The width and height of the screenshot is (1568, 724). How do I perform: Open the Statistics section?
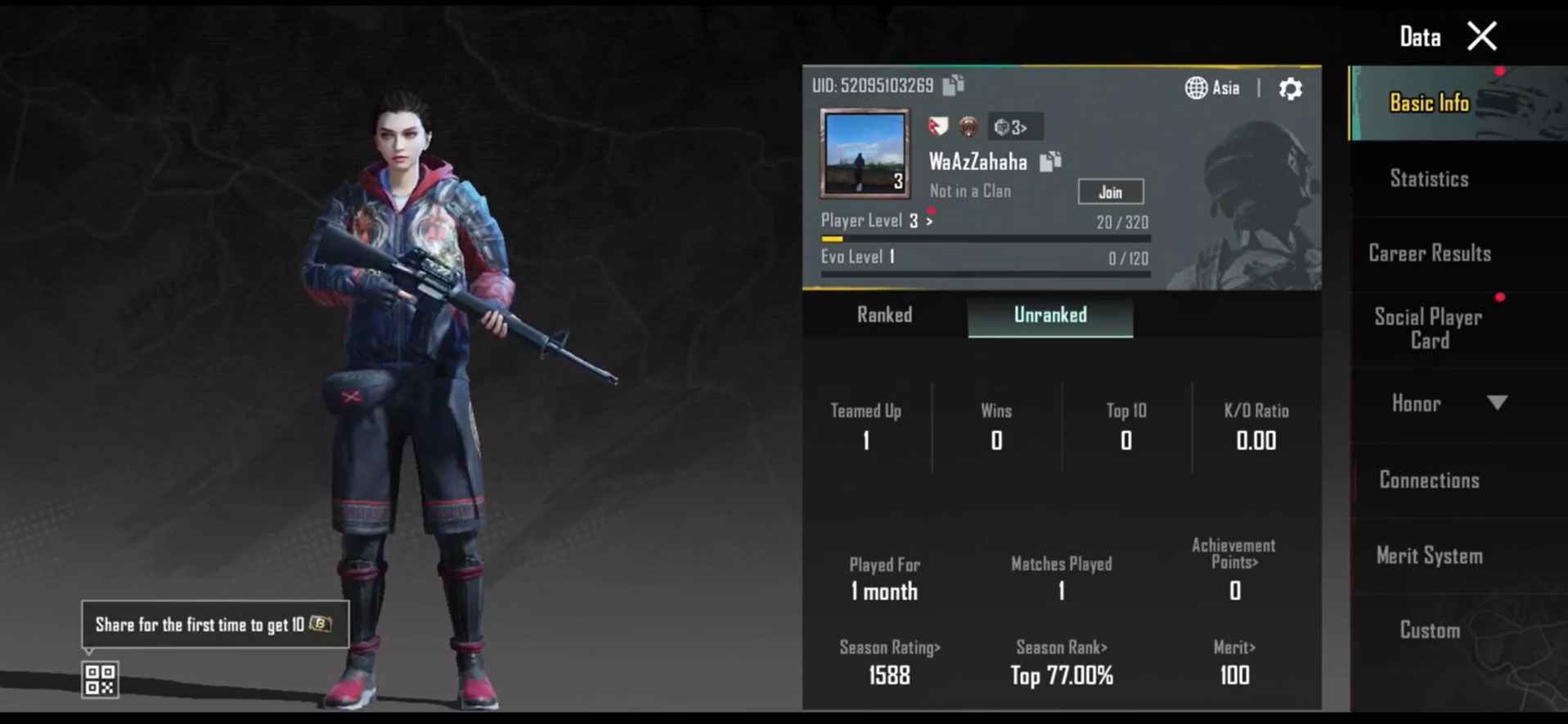(x=1428, y=178)
